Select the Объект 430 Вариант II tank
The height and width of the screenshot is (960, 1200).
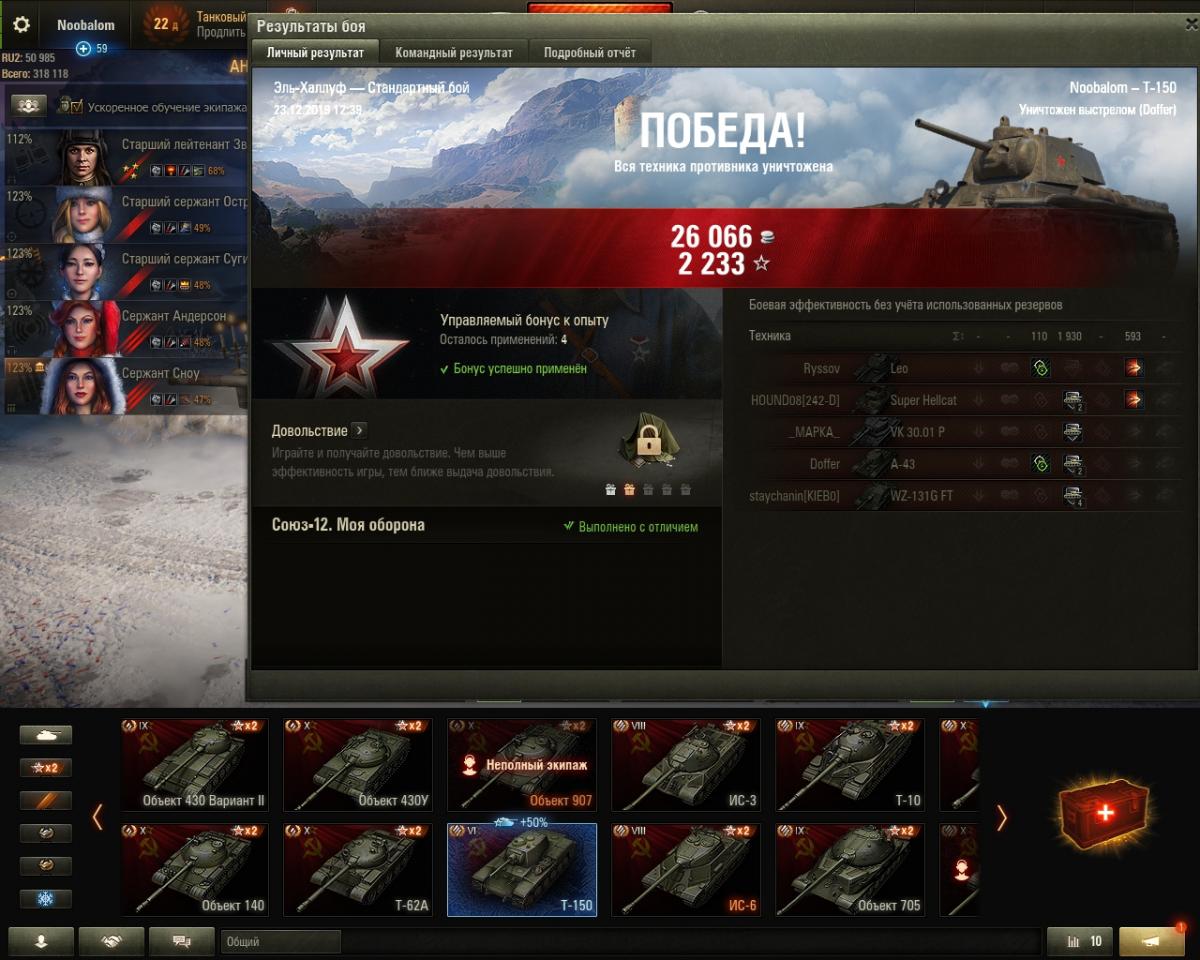click(194, 764)
